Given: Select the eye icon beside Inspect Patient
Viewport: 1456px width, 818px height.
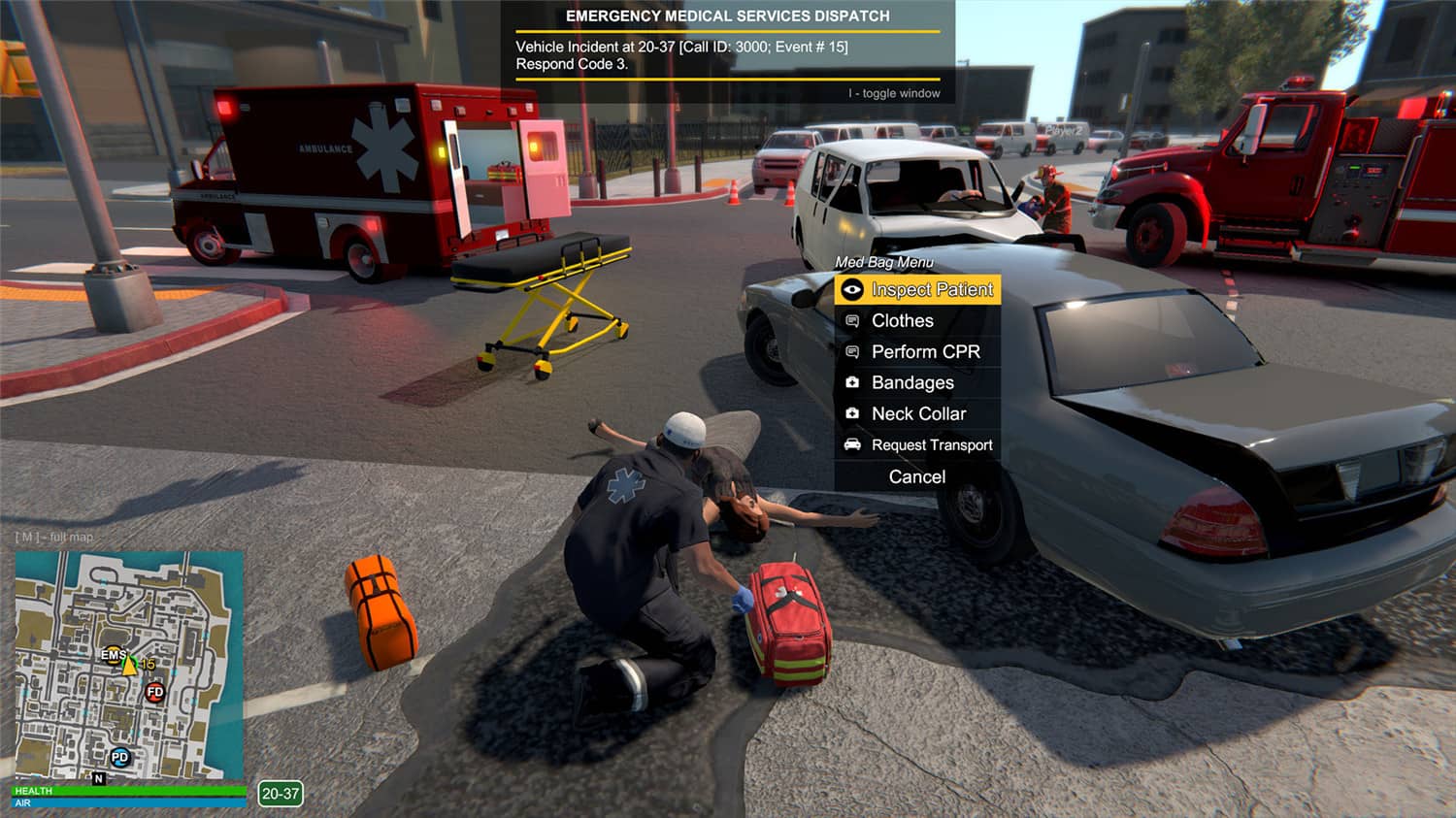Looking at the screenshot, I should pyautogui.click(x=853, y=289).
